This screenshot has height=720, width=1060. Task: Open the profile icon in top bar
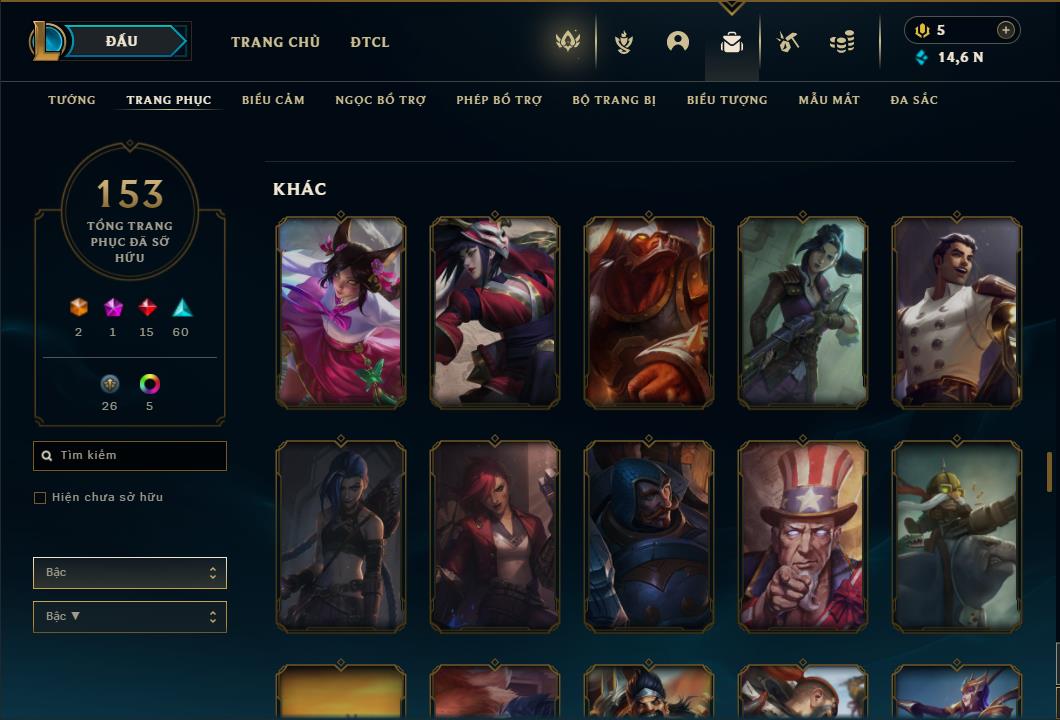(x=678, y=42)
